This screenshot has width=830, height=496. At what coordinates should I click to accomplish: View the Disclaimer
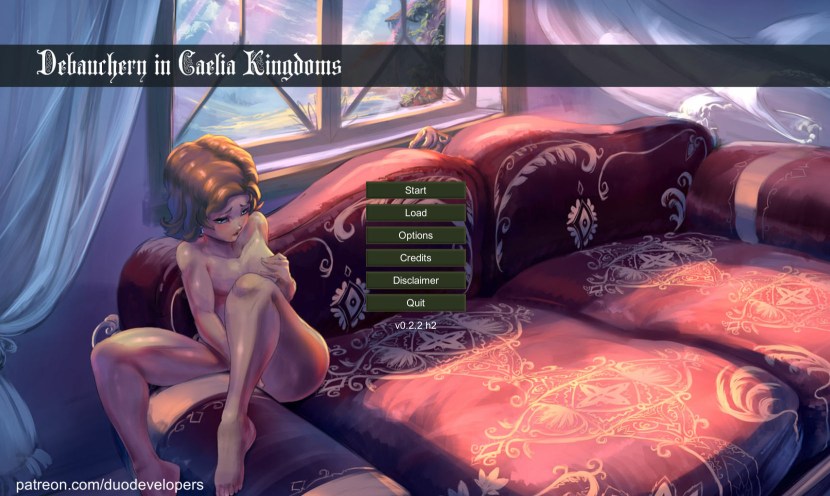click(415, 281)
